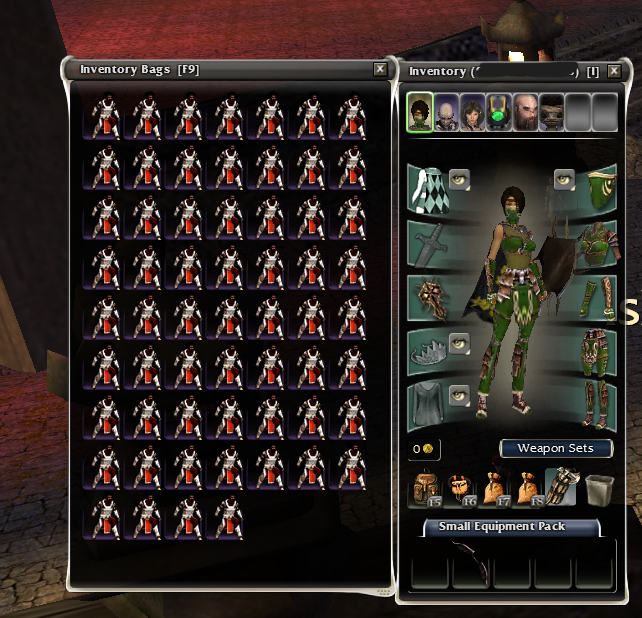Open the Weapon Sets panel
Viewport: 642px width, 618px height.
click(556, 448)
